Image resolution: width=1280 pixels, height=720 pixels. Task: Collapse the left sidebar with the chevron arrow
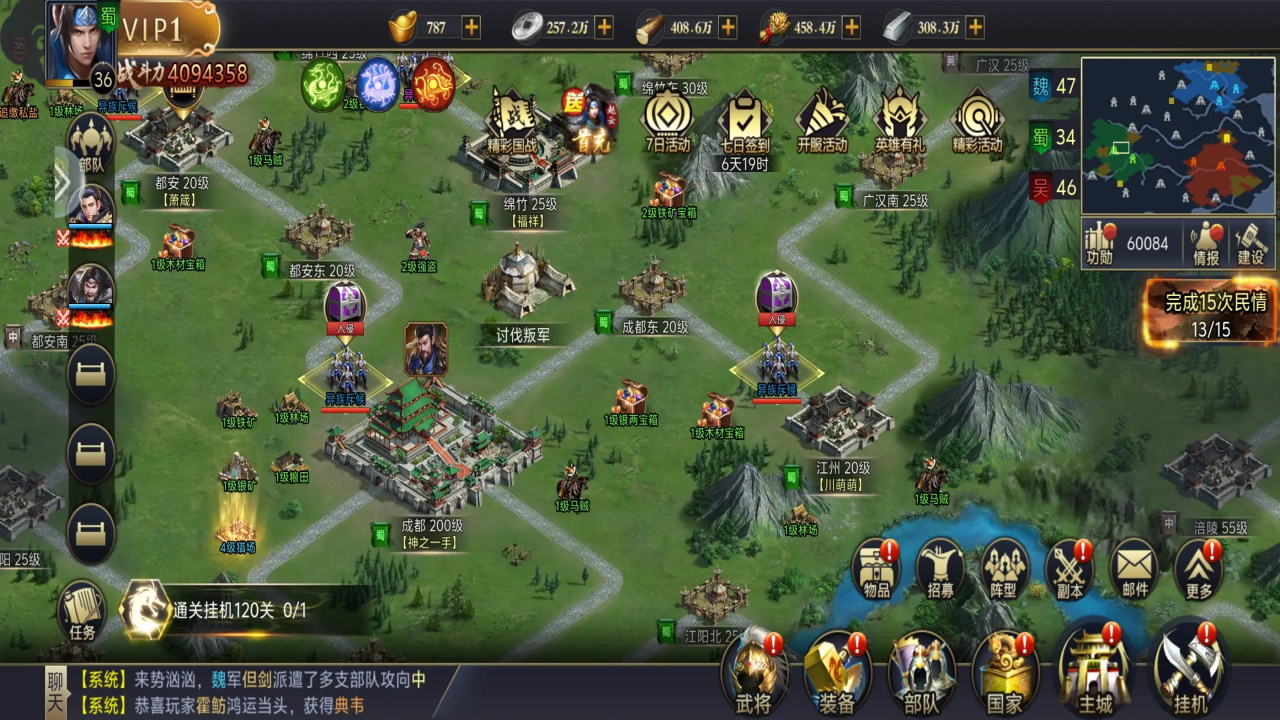(63, 180)
